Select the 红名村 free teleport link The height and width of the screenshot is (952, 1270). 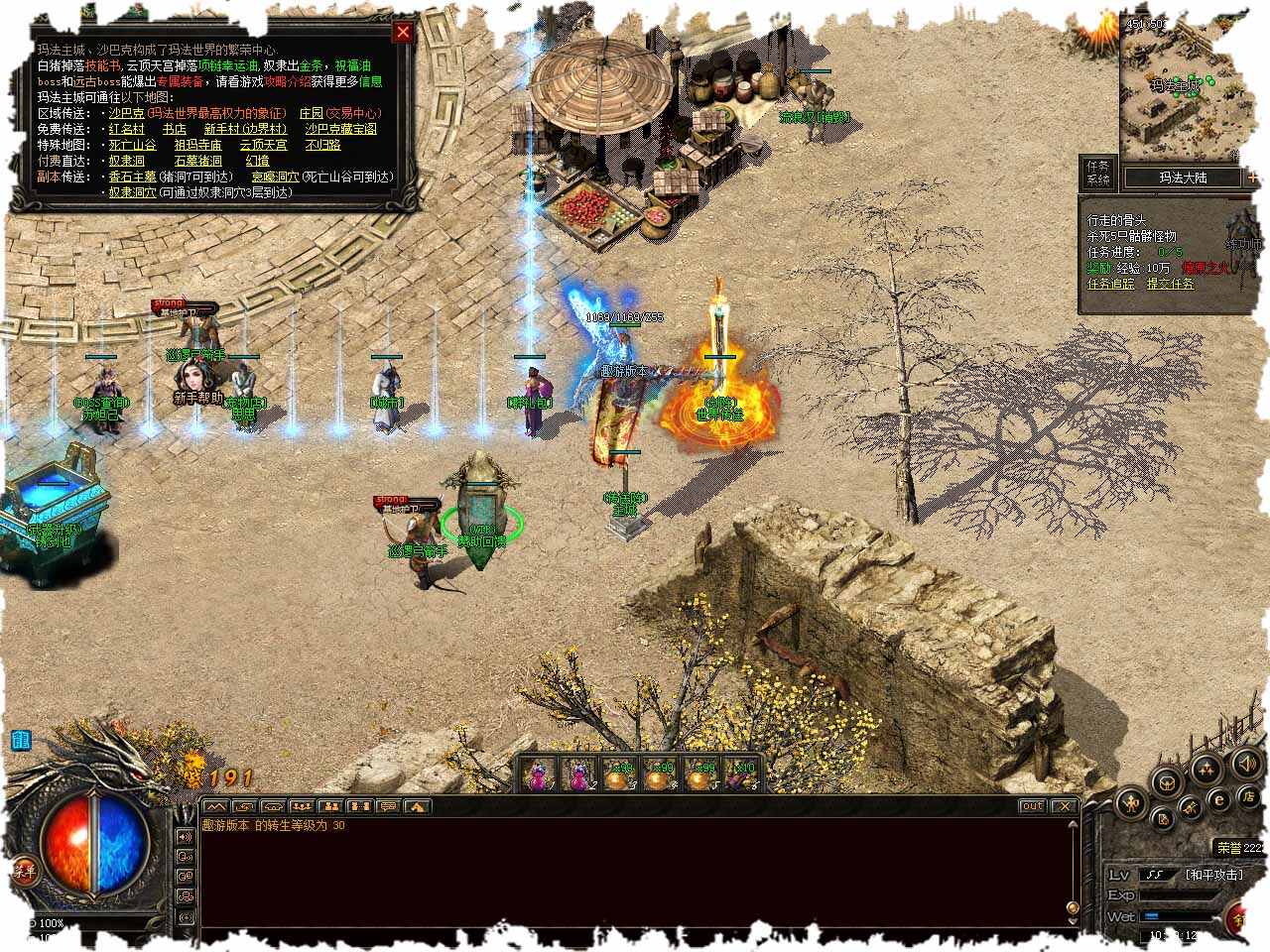126,129
